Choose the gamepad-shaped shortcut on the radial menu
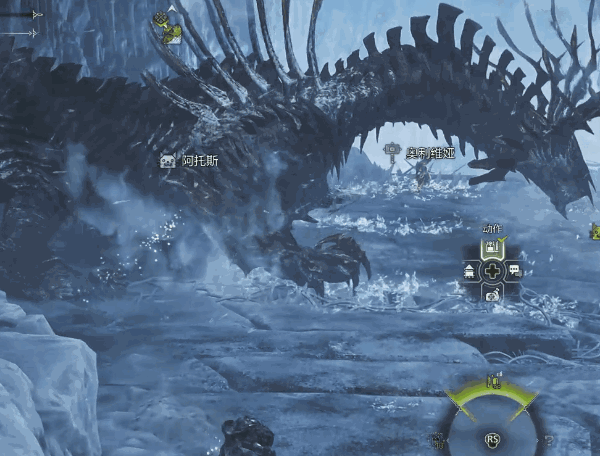This screenshot has width=600, height=456. point(492,294)
